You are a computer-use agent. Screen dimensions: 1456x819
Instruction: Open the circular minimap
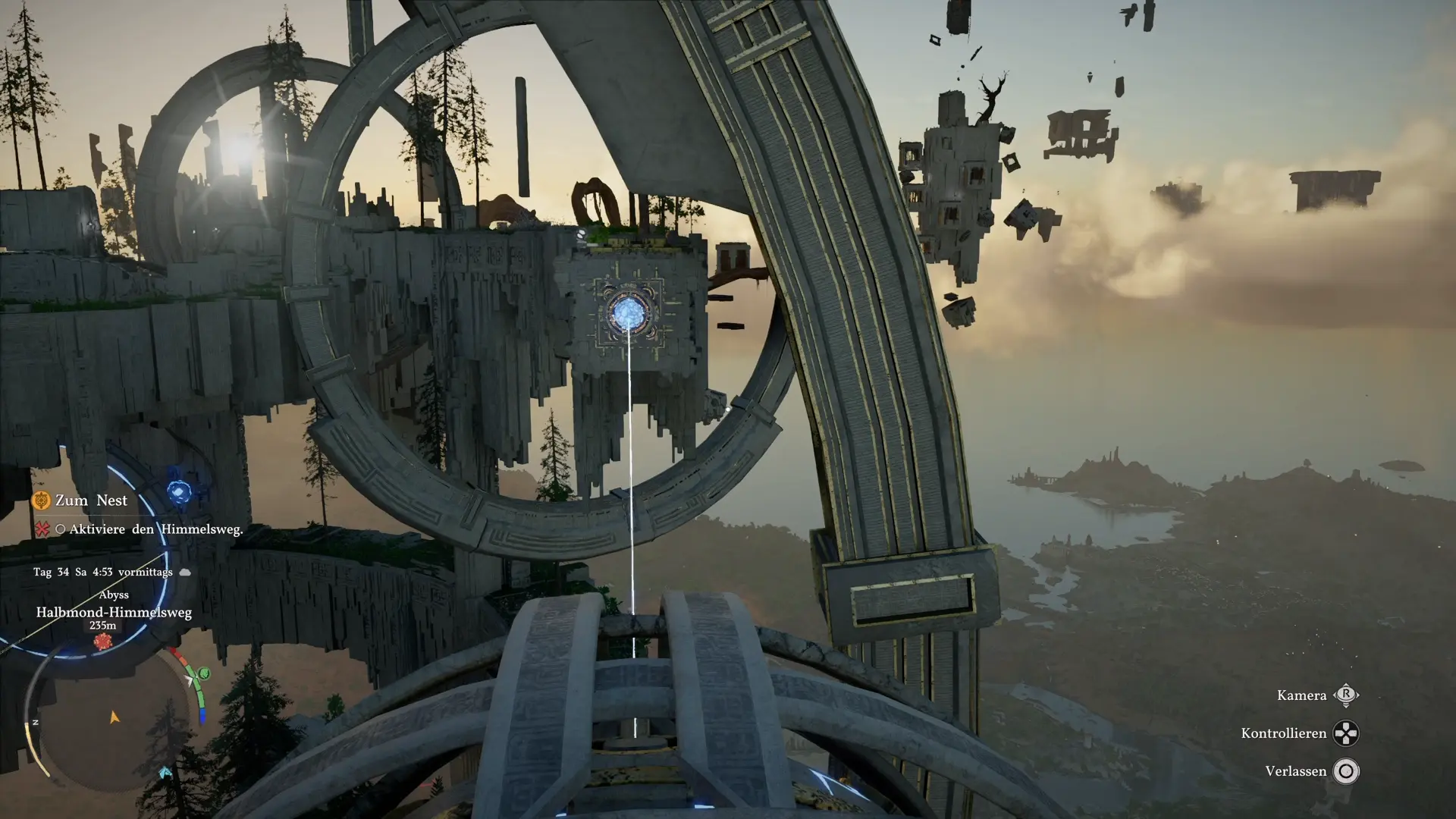tap(114, 720)
